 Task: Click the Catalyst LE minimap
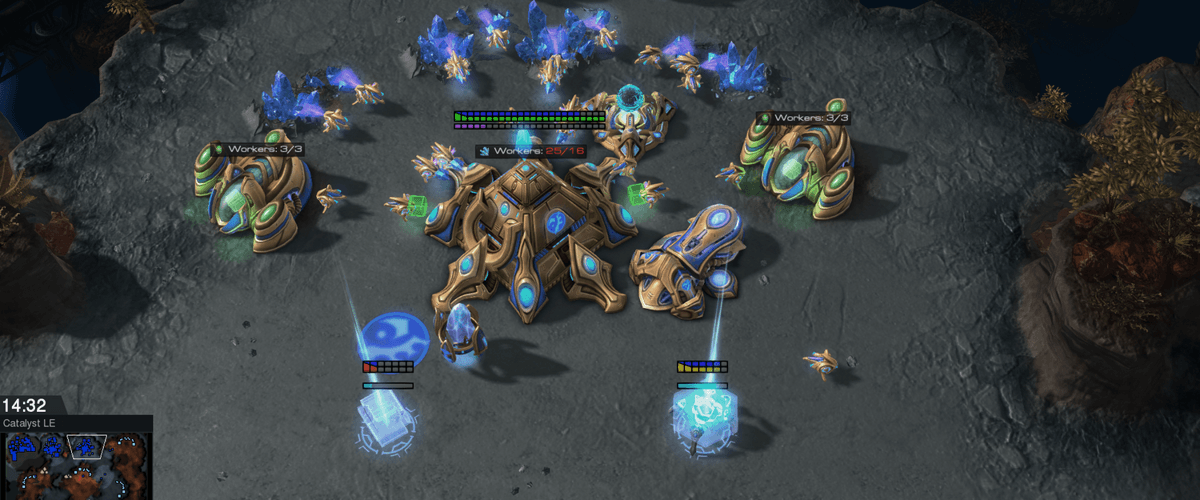click(76, 465)
